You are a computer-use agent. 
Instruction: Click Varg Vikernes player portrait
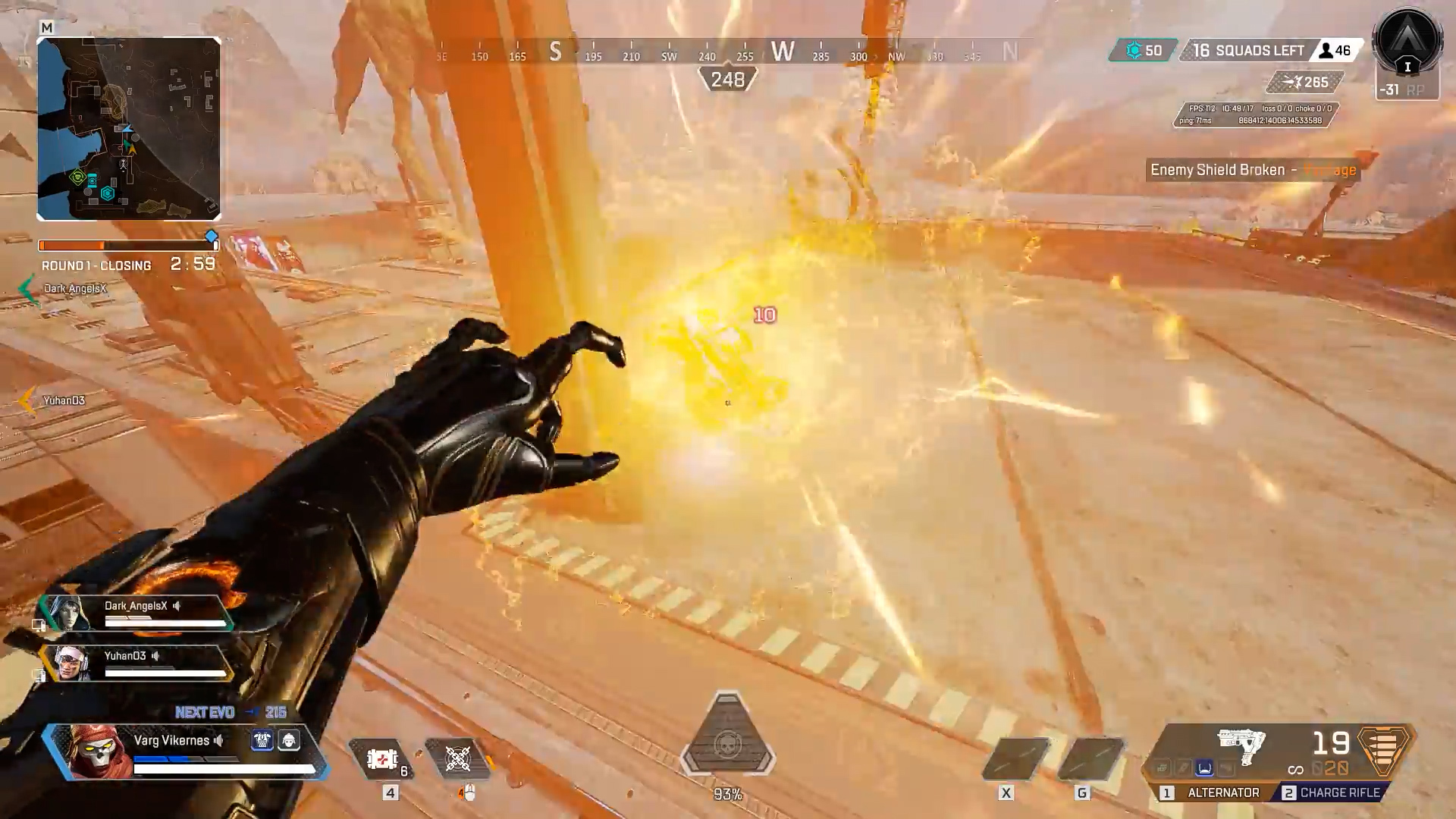pyautogui.click(x=96, y=749)
